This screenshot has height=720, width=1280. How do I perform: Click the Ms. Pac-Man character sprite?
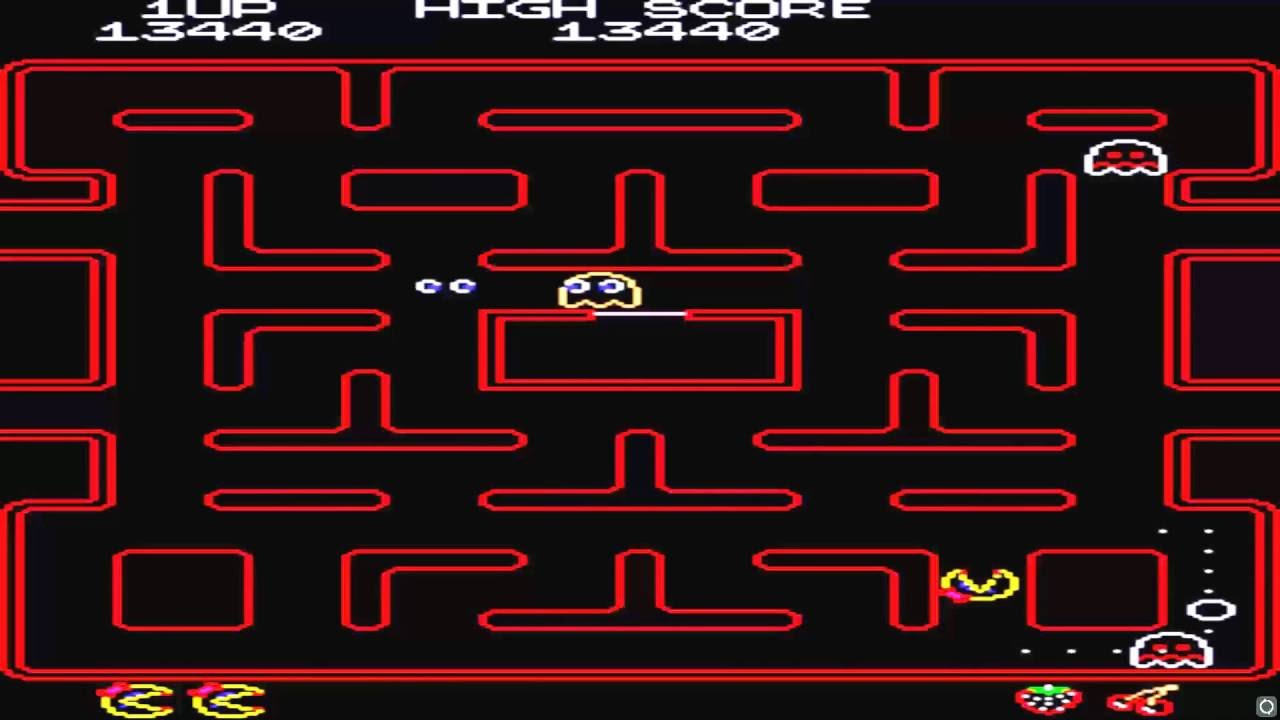(x=980, y=583)
